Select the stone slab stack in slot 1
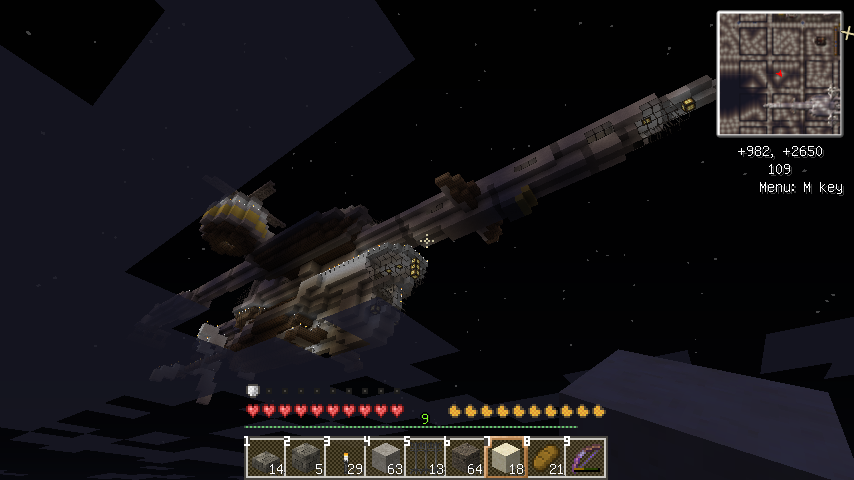854x480 pixels. click(x=265, y=458)
